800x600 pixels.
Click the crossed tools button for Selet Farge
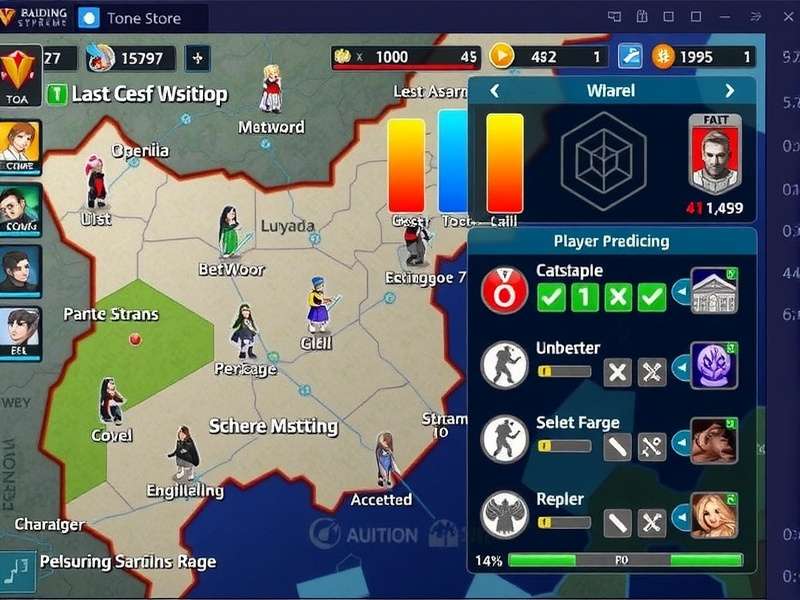(x=652, y=446)
